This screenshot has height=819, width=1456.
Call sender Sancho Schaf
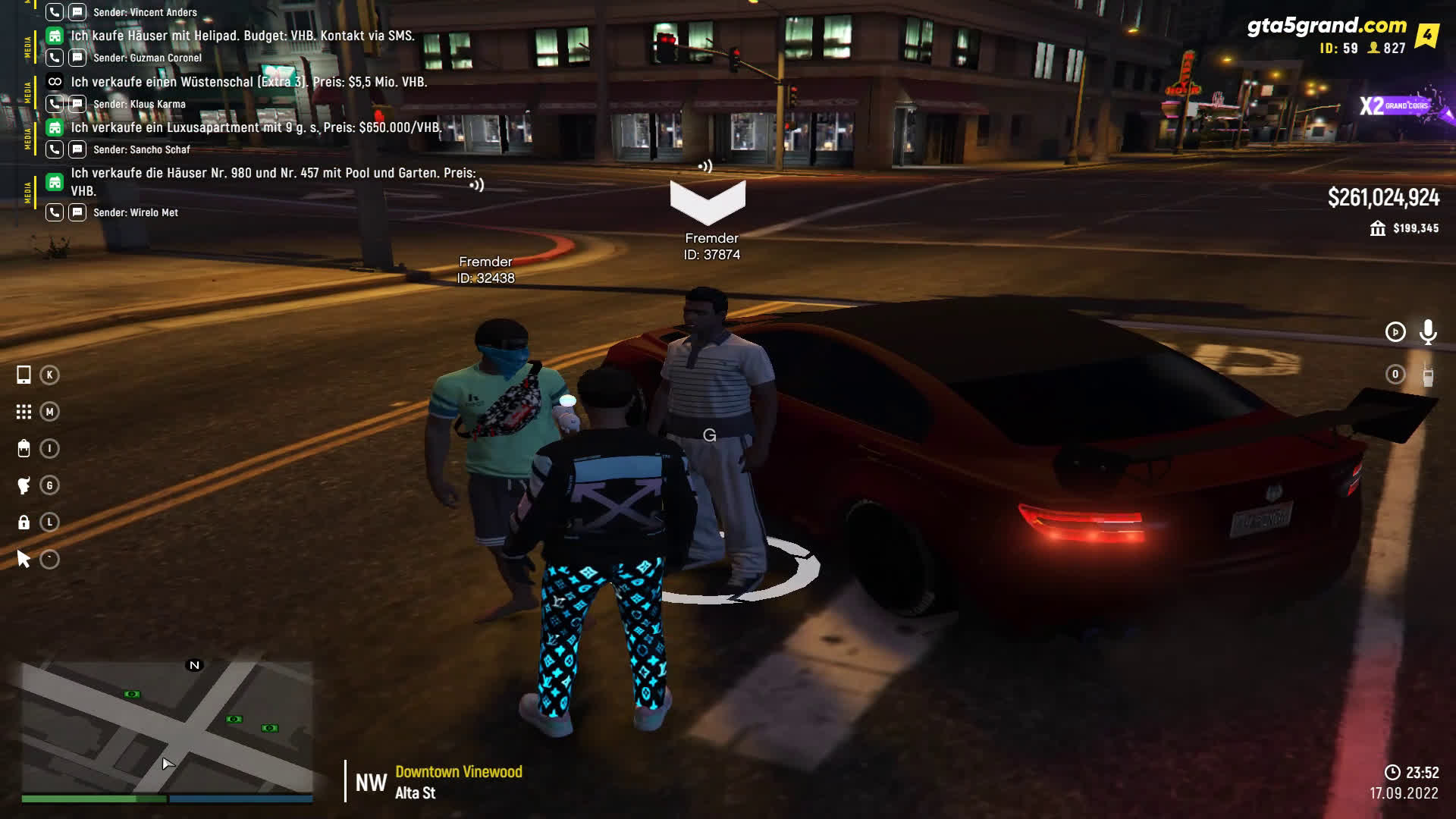point(55,149)
